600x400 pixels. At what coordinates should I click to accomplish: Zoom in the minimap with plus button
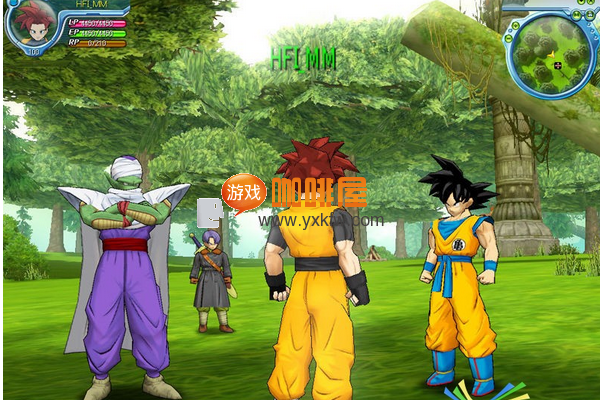(x=516, y=25)
